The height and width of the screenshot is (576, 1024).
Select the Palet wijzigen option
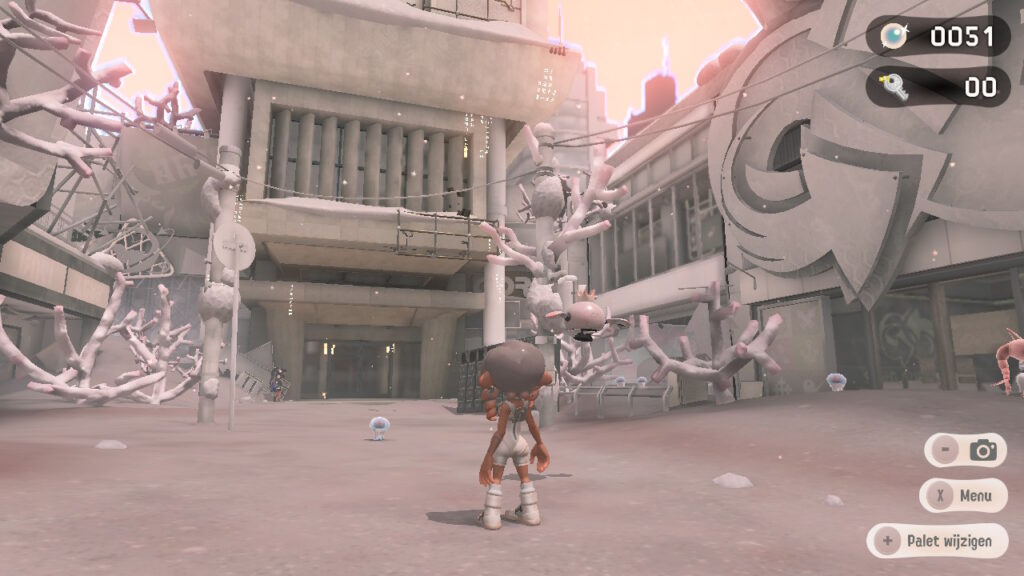pyautogui.click(x=937, y=541)
